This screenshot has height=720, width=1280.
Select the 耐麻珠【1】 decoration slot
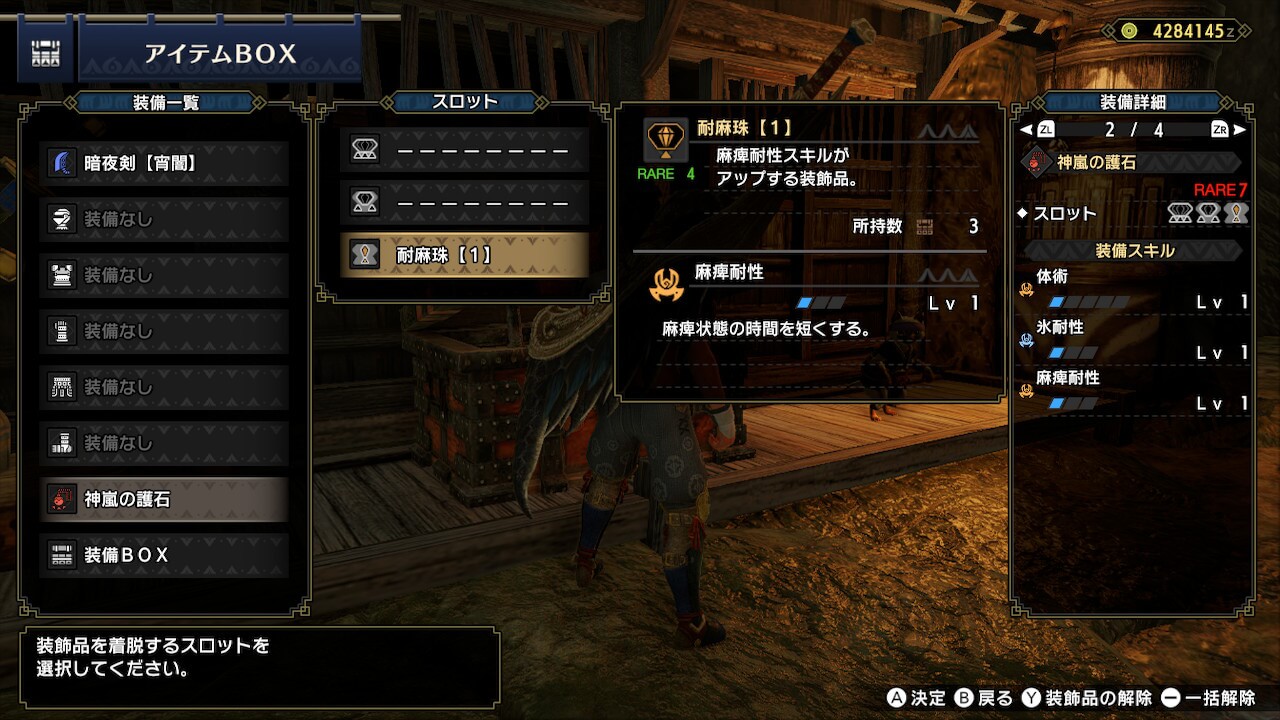[464, 255]
